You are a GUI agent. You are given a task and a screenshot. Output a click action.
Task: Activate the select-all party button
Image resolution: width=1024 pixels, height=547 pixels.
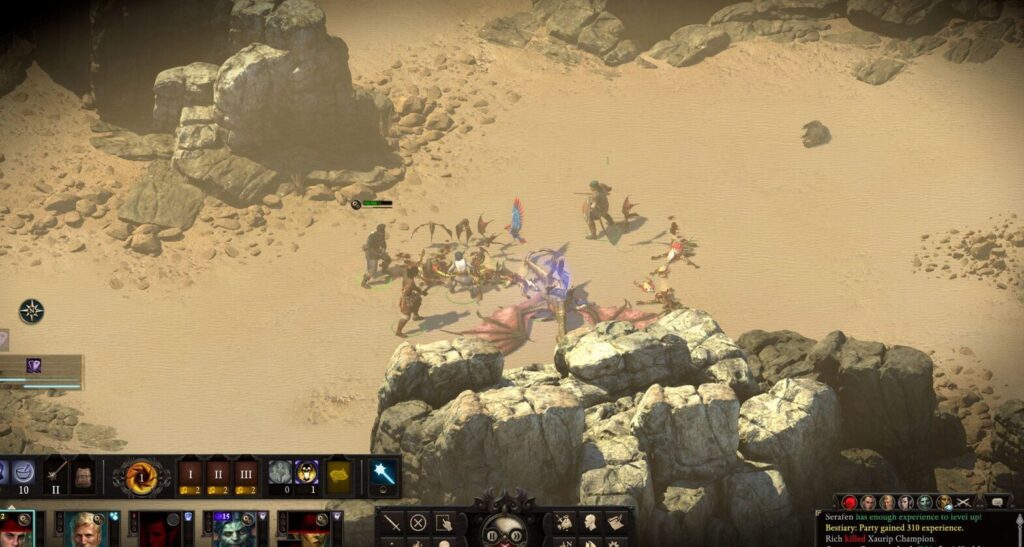[x=444, y=521]
